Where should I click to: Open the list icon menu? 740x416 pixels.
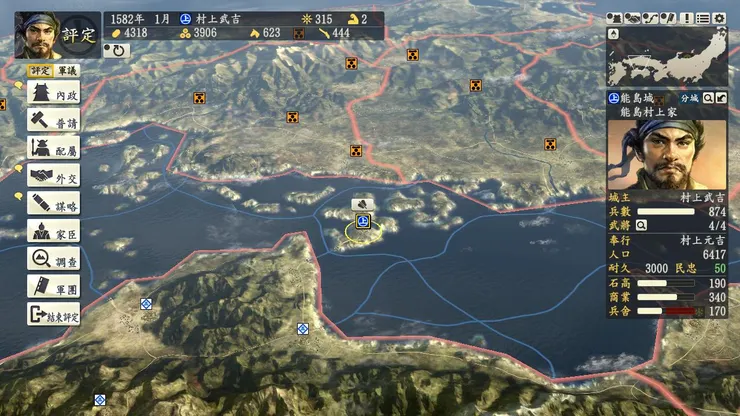tap(703, 18)
